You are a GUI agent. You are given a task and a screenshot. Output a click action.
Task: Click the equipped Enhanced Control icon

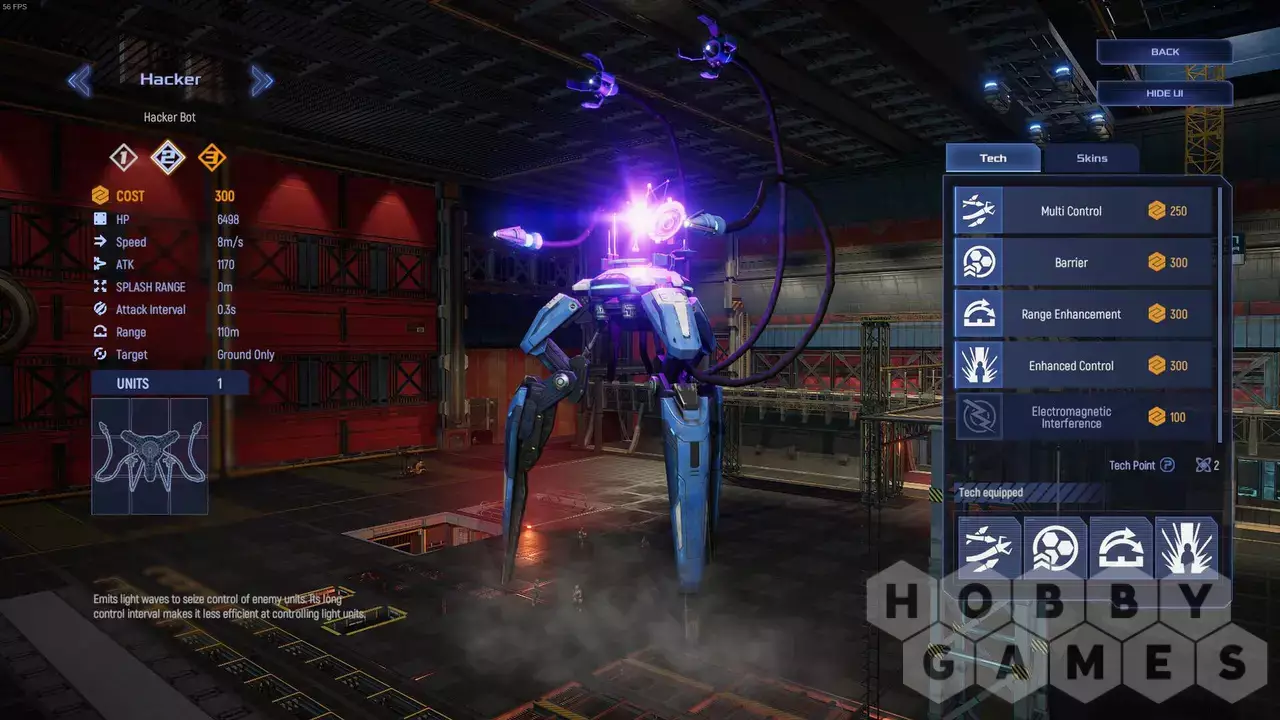point(1186,547)
